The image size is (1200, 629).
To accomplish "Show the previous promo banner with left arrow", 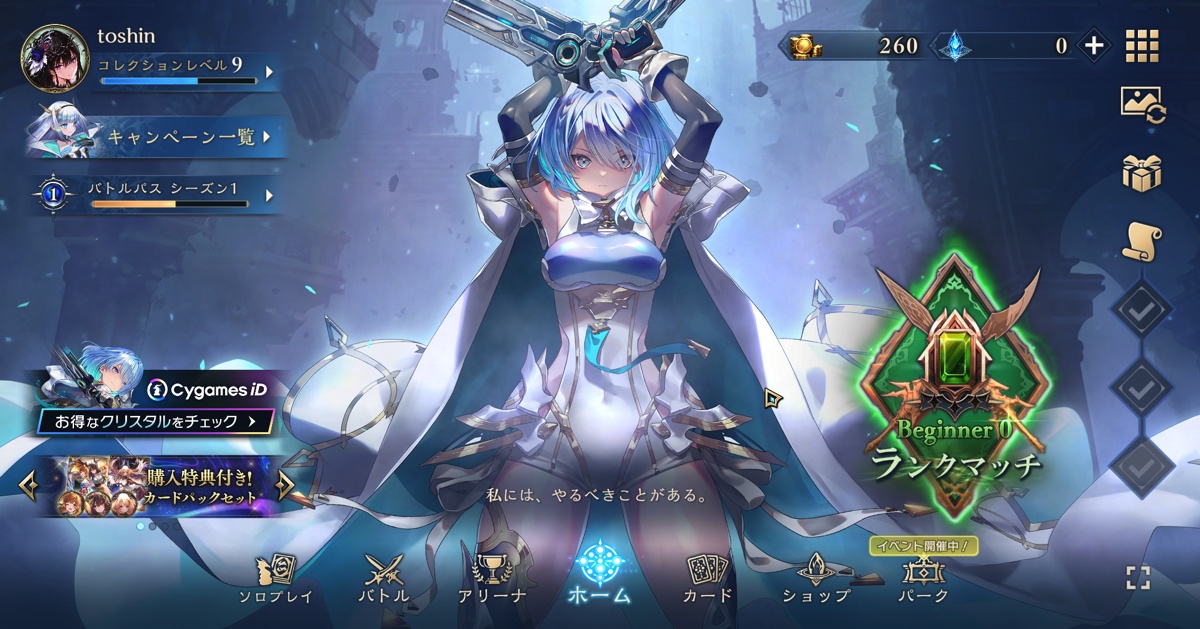I will (28, 486).
